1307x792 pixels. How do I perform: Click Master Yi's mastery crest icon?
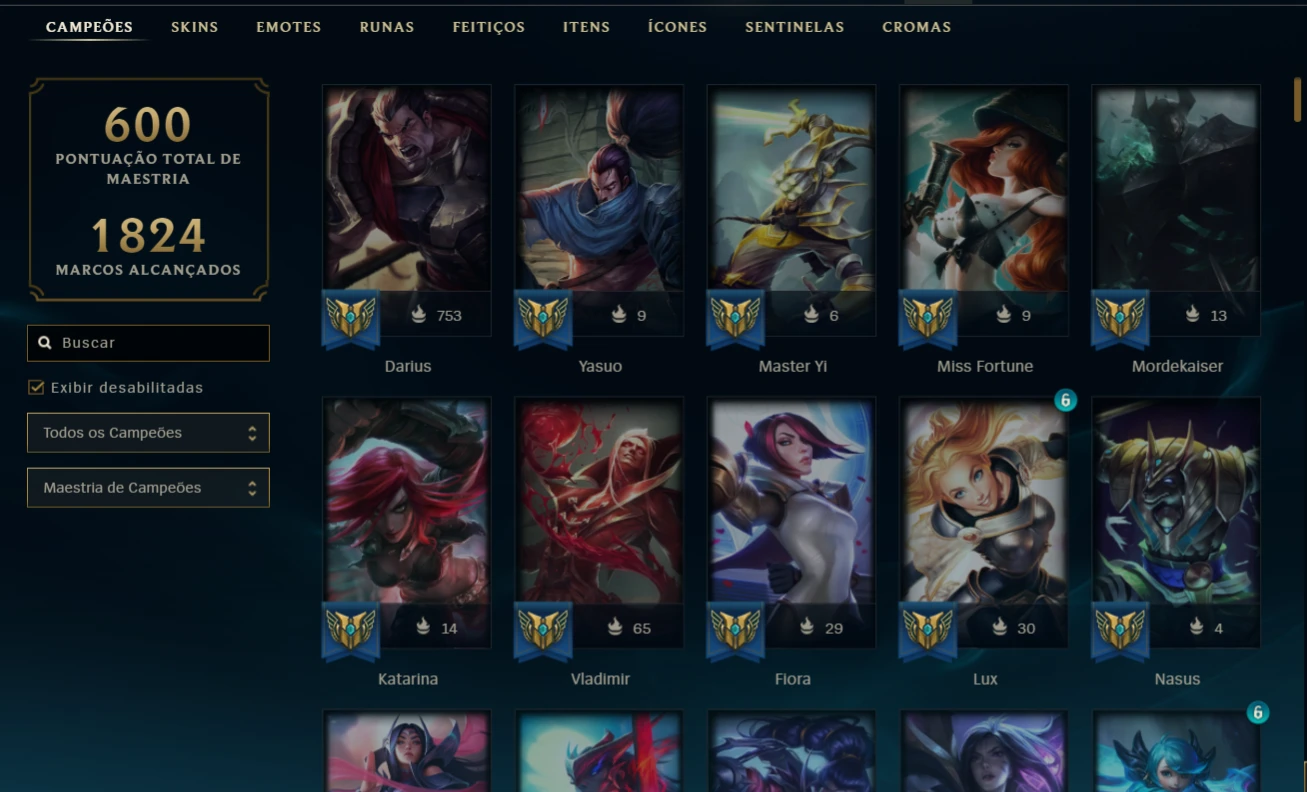736,320
